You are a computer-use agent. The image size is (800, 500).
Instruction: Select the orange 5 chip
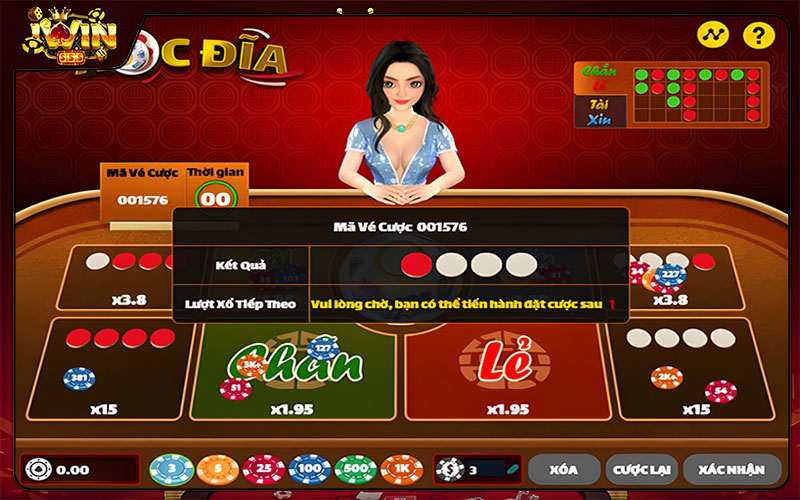(x=217, y=468)
